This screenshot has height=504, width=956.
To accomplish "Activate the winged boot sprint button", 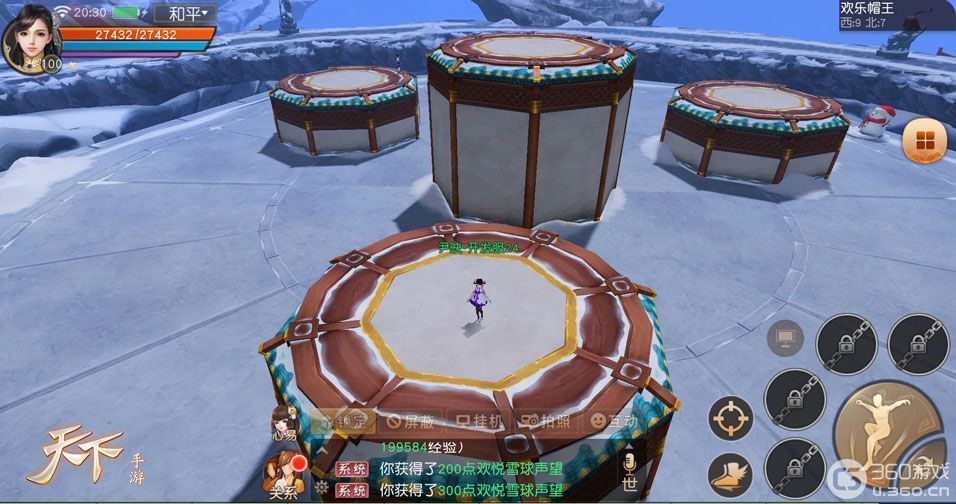I will tap(731, 475).
